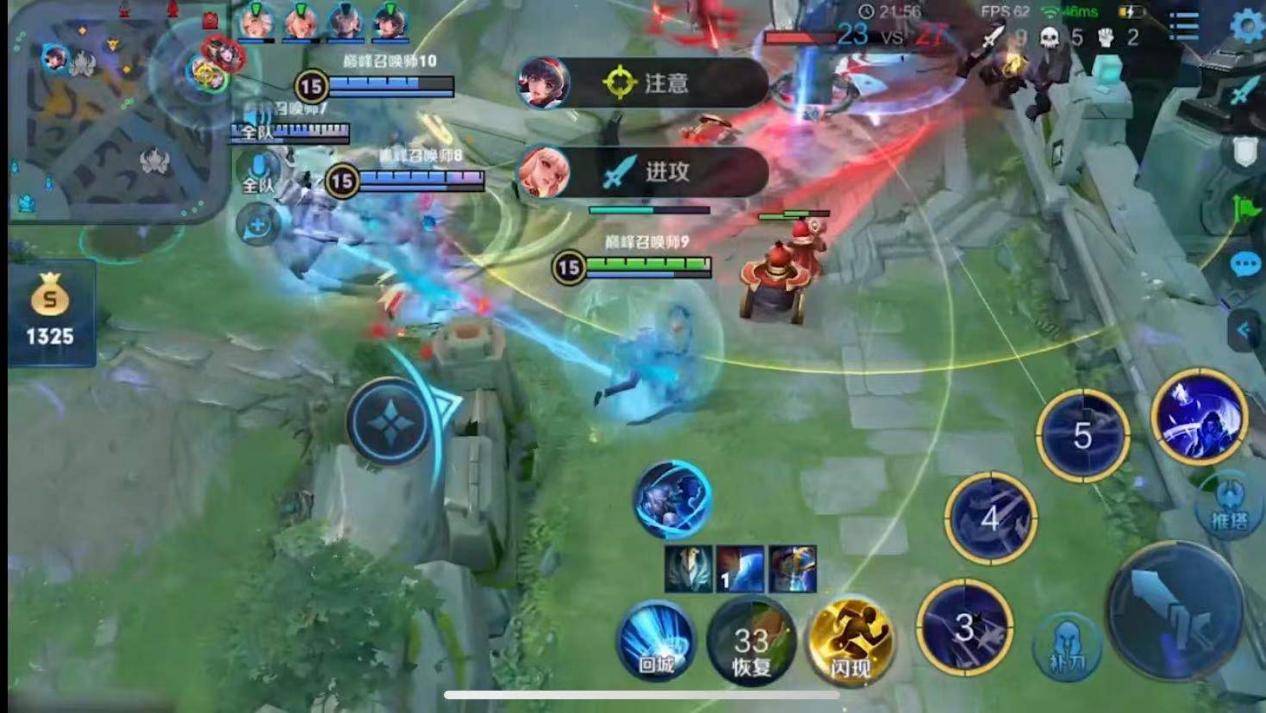Cast the 闪现 flash spell
Image resolution: width=1266 pixels, height=713 pixels.
(851, 641)
